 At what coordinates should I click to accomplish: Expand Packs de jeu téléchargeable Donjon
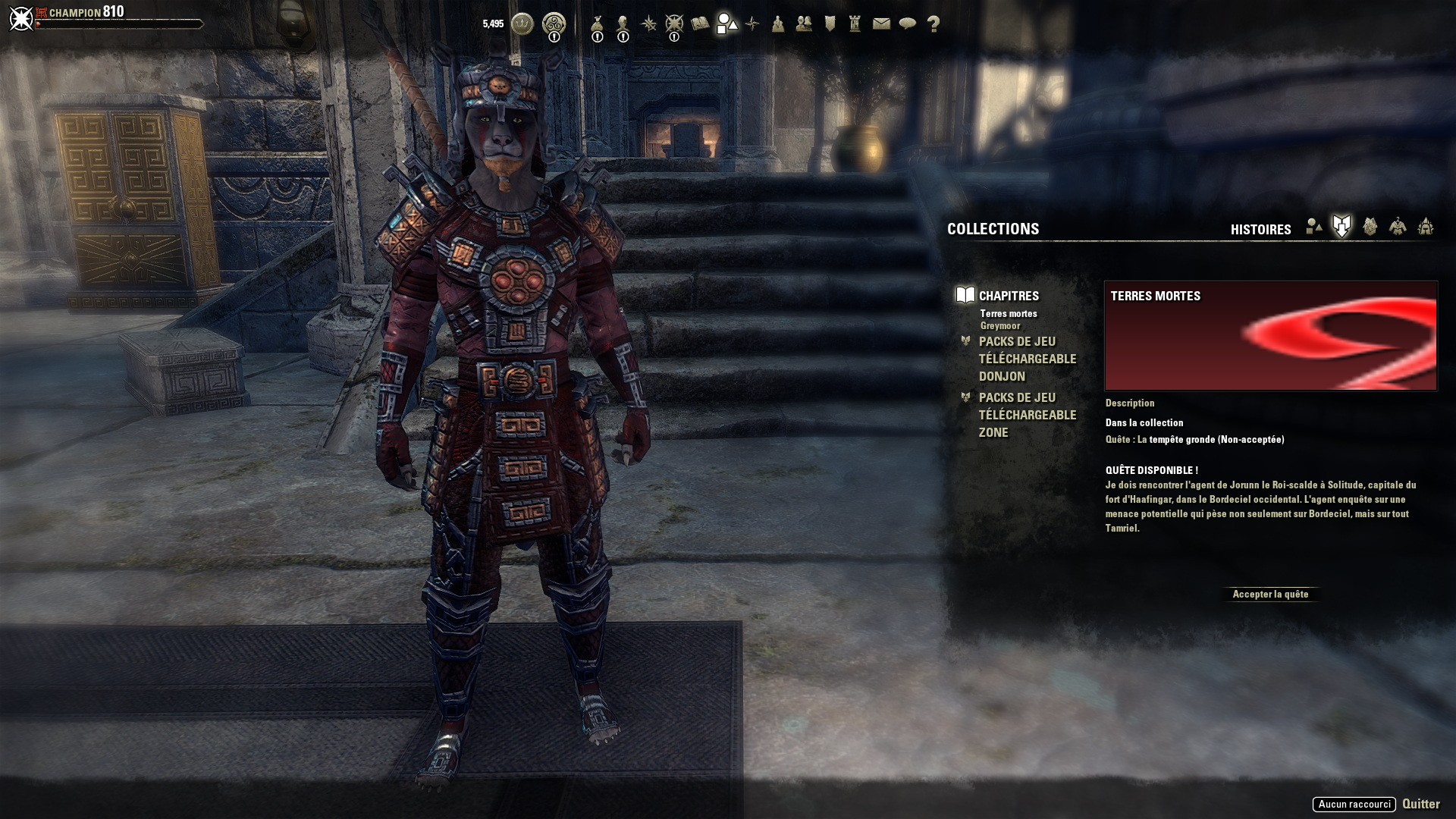1027,359
